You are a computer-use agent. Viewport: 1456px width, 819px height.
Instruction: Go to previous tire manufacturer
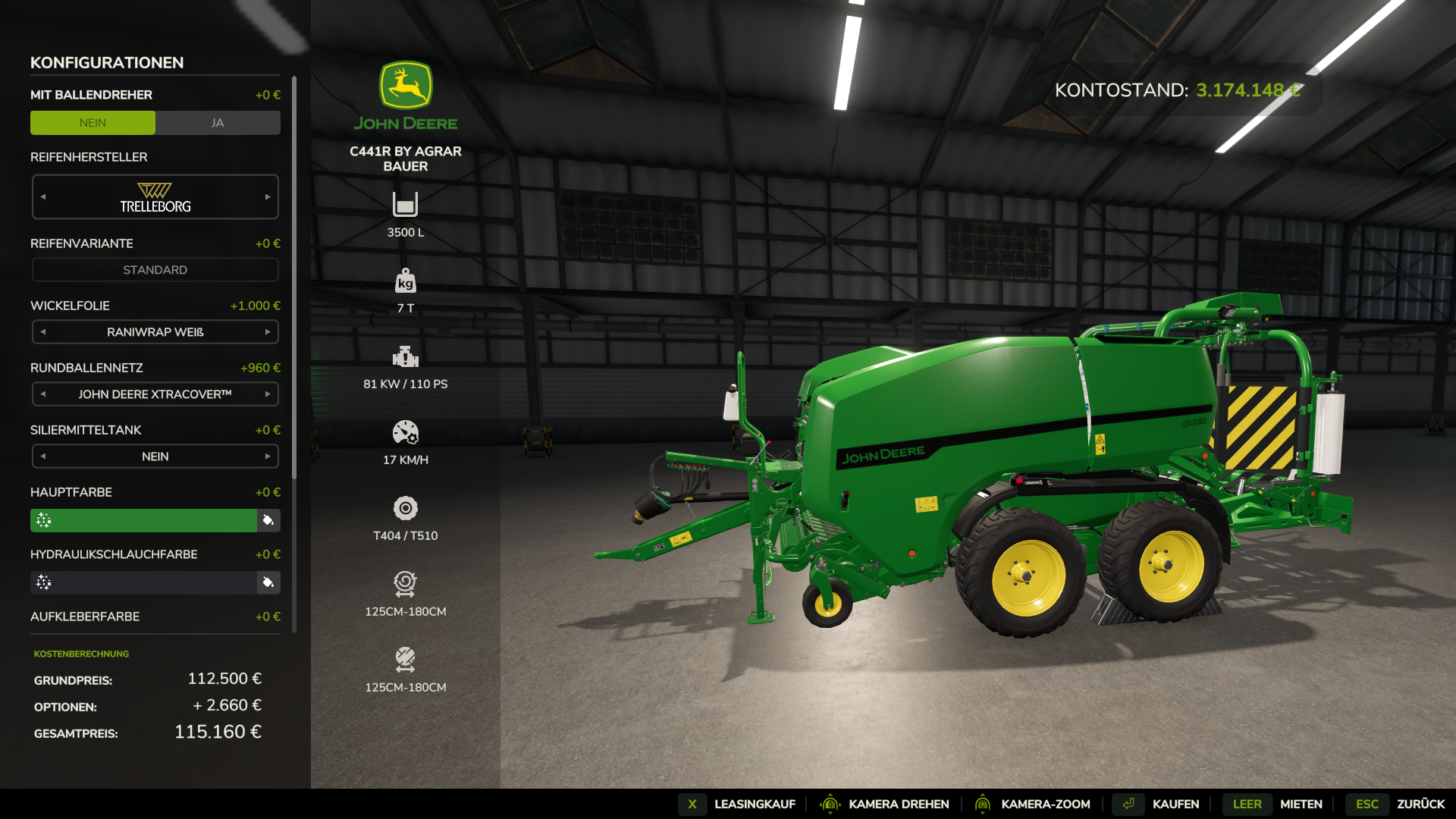click(43, 197)
